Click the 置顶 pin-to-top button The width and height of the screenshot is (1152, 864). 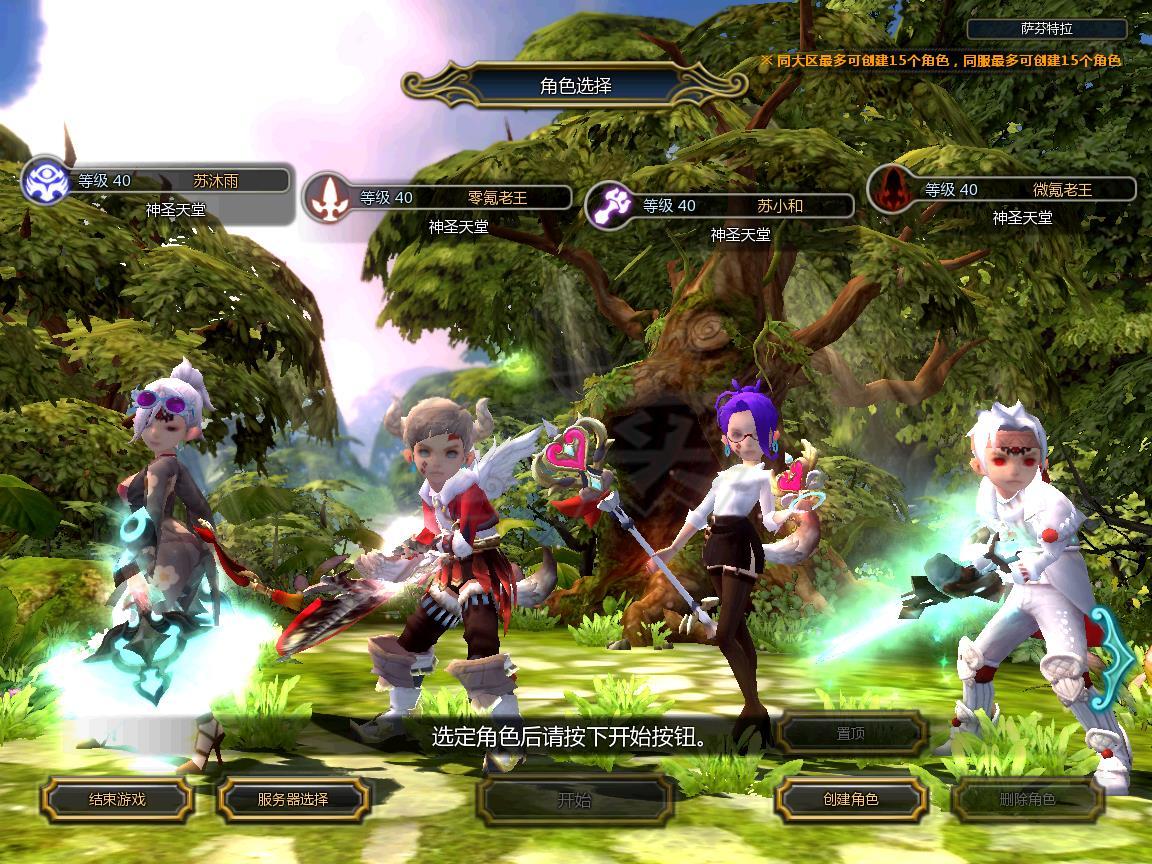tap(851, 733)
